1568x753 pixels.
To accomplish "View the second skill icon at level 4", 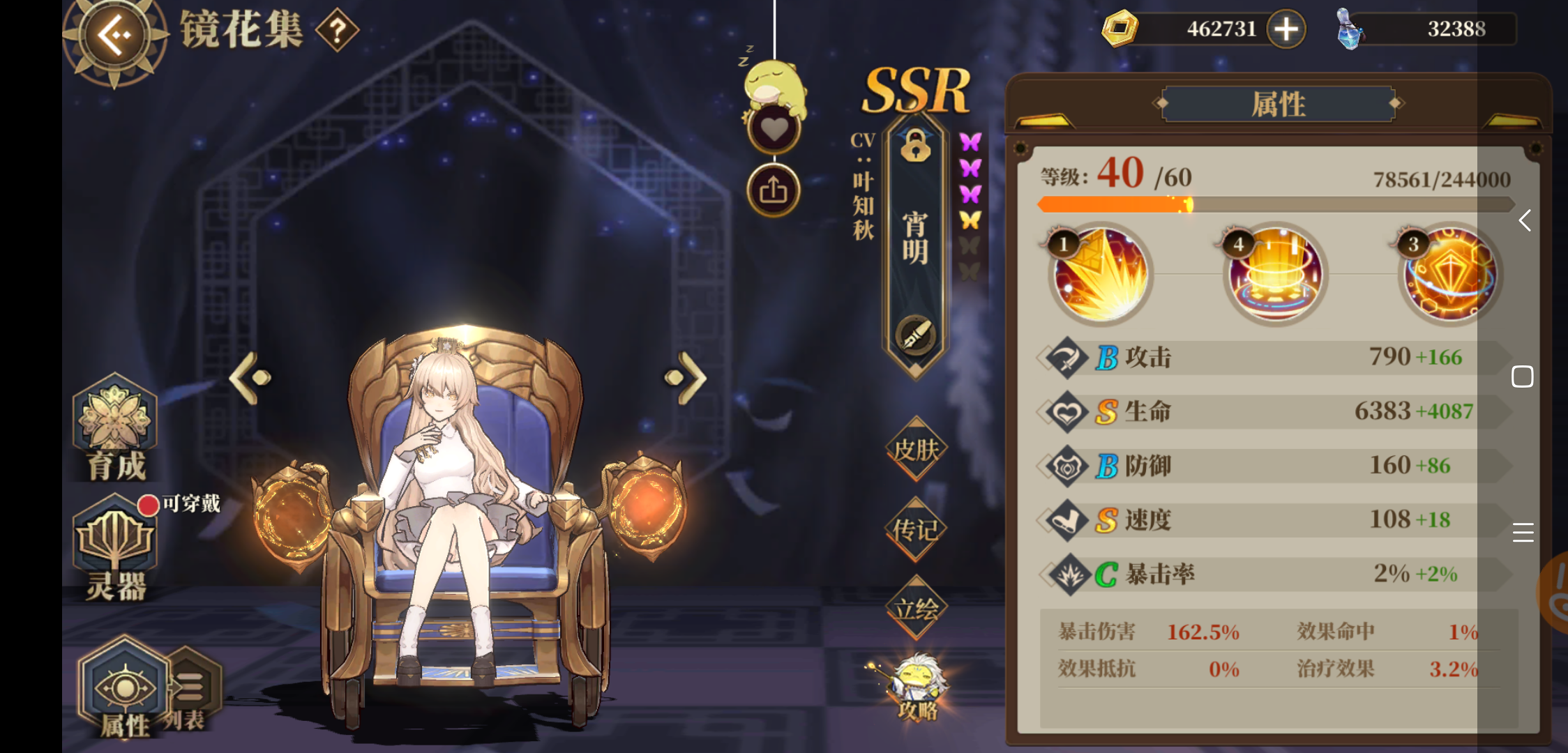I will (x=1274, y=275).
